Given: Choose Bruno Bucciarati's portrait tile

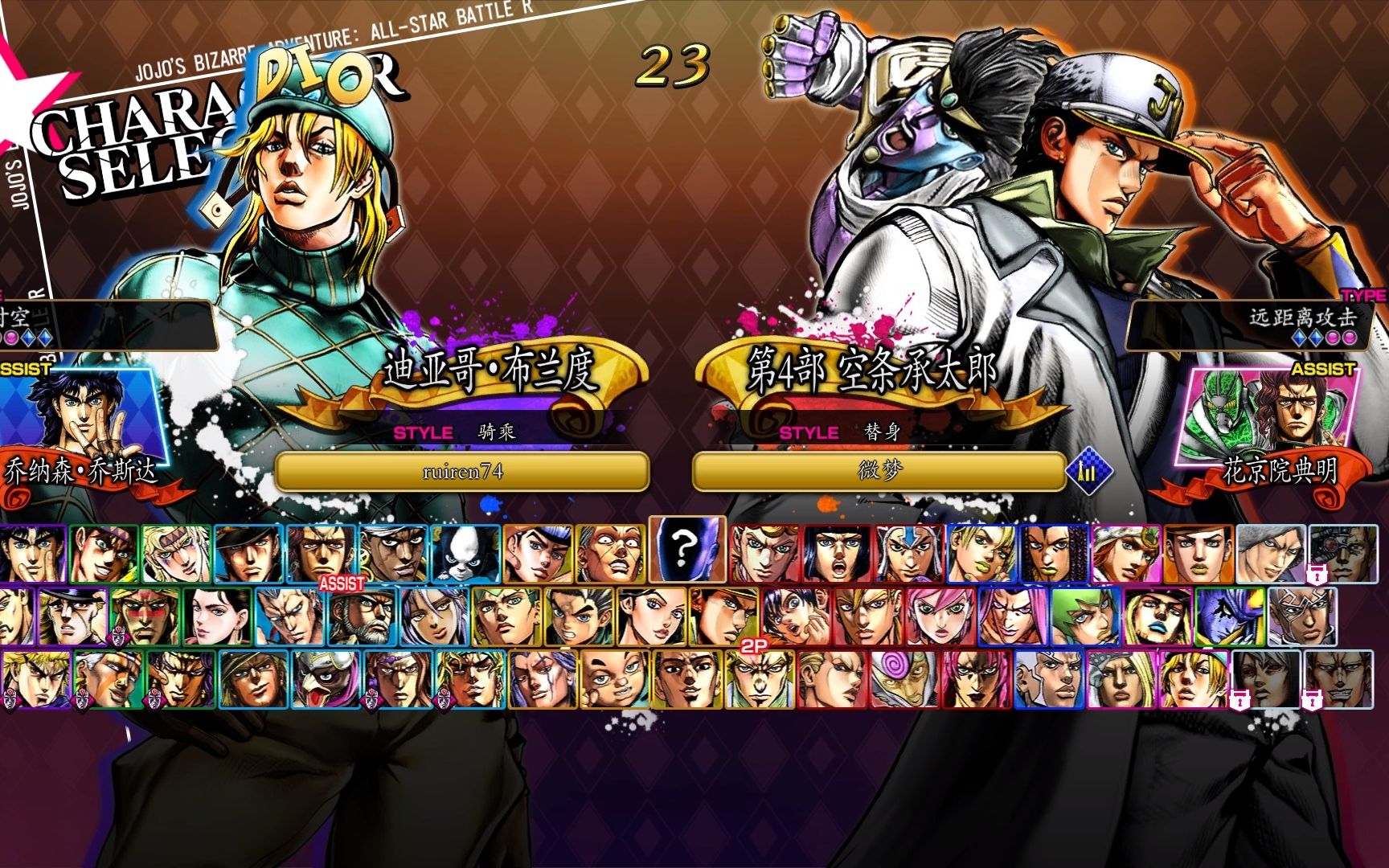Looking at the screenshot, I should point(837,554).
